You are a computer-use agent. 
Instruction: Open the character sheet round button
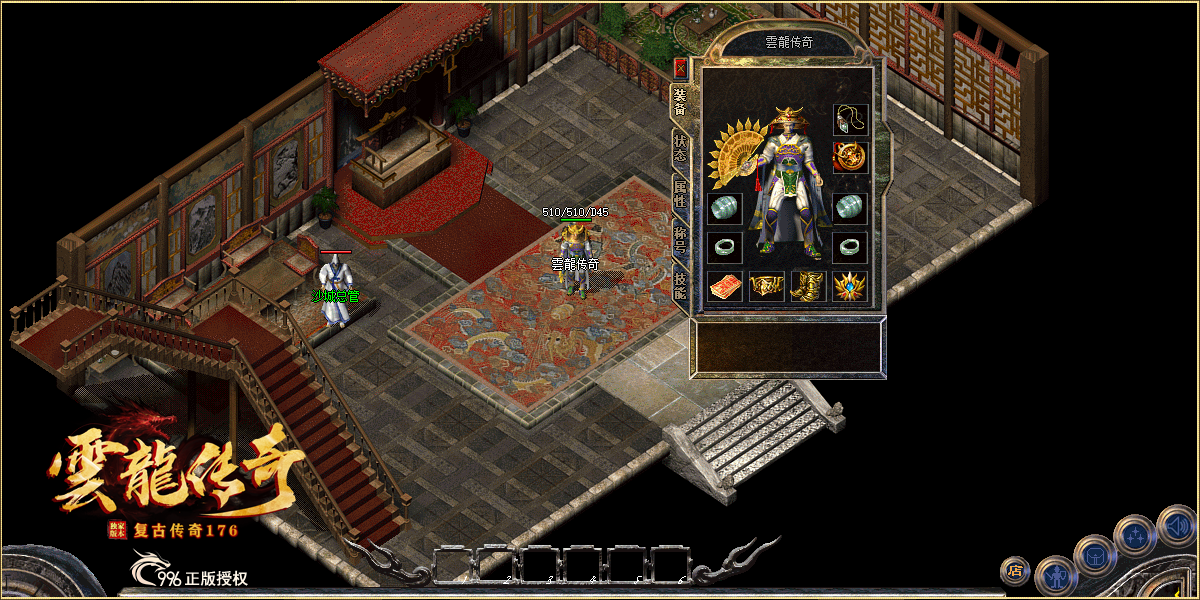(1055, 577)
